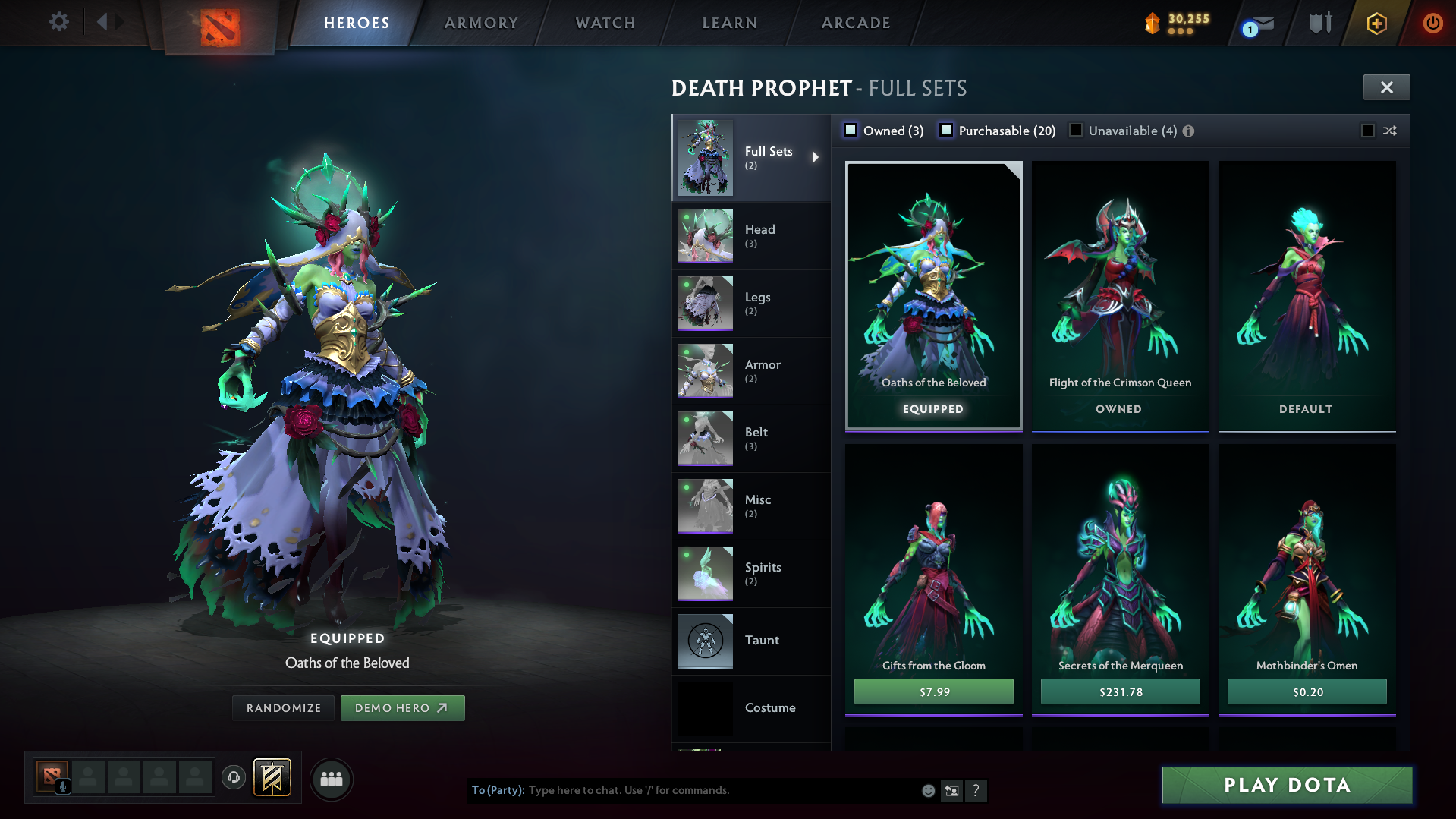Click the power button icon

click(1432, 23)
